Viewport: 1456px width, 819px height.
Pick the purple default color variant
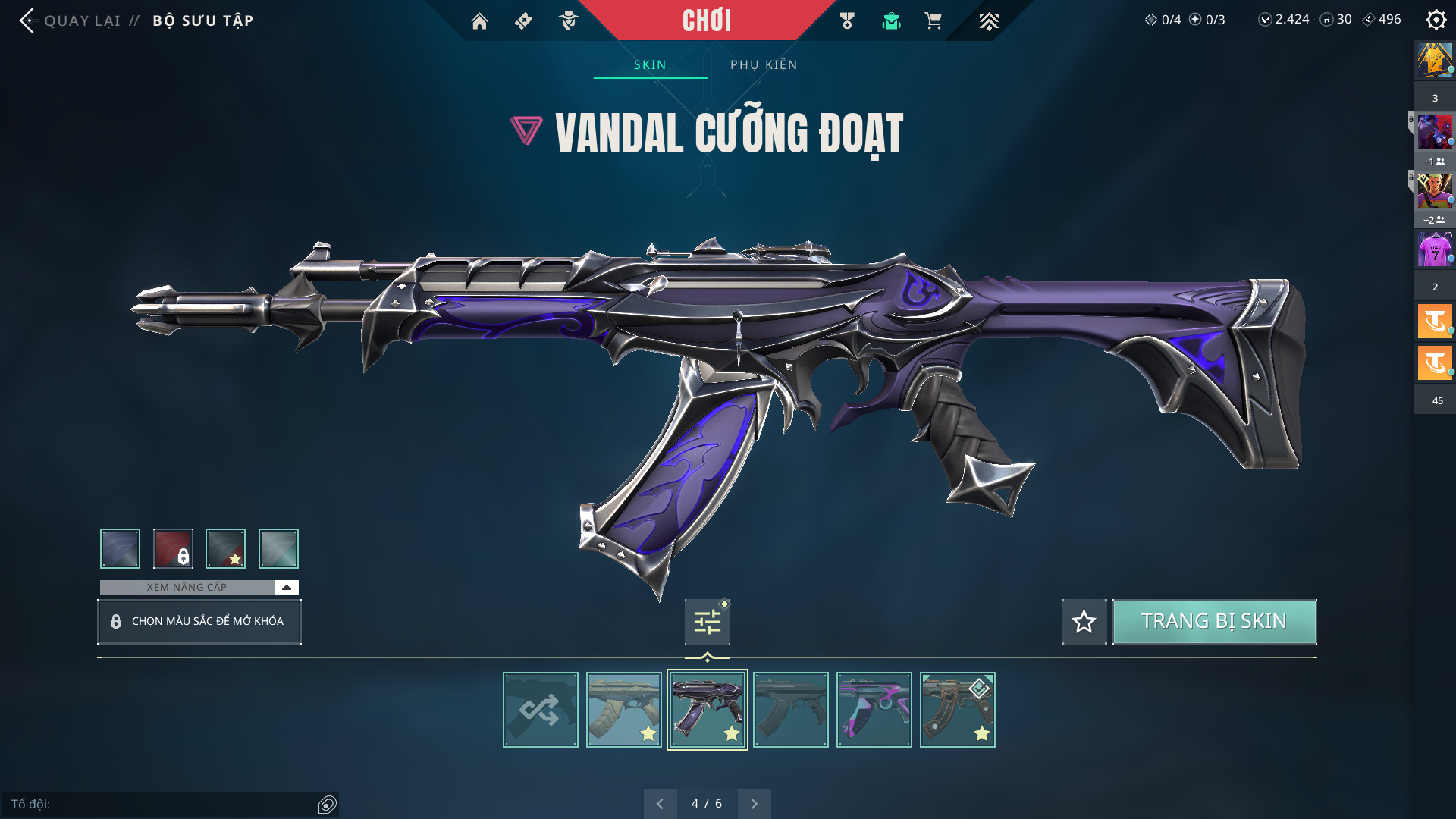pyautogui.click(x=120, y=548)
